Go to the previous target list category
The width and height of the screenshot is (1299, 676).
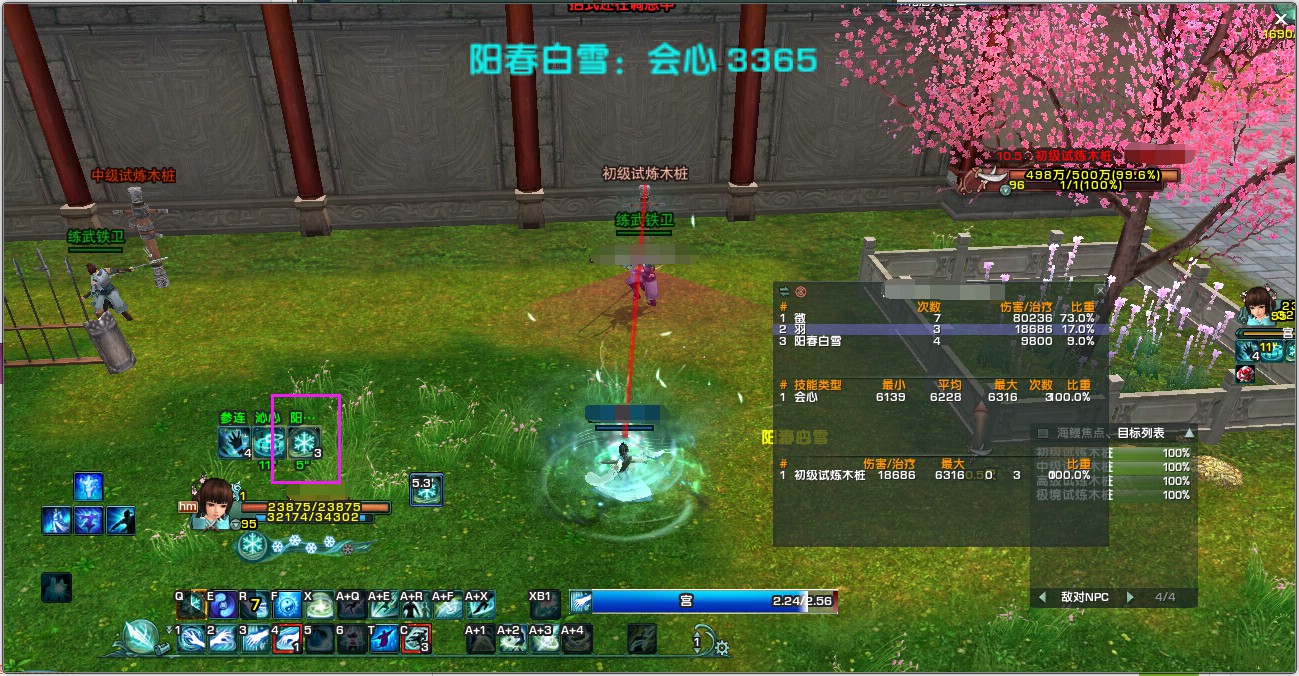(1043, 597)
